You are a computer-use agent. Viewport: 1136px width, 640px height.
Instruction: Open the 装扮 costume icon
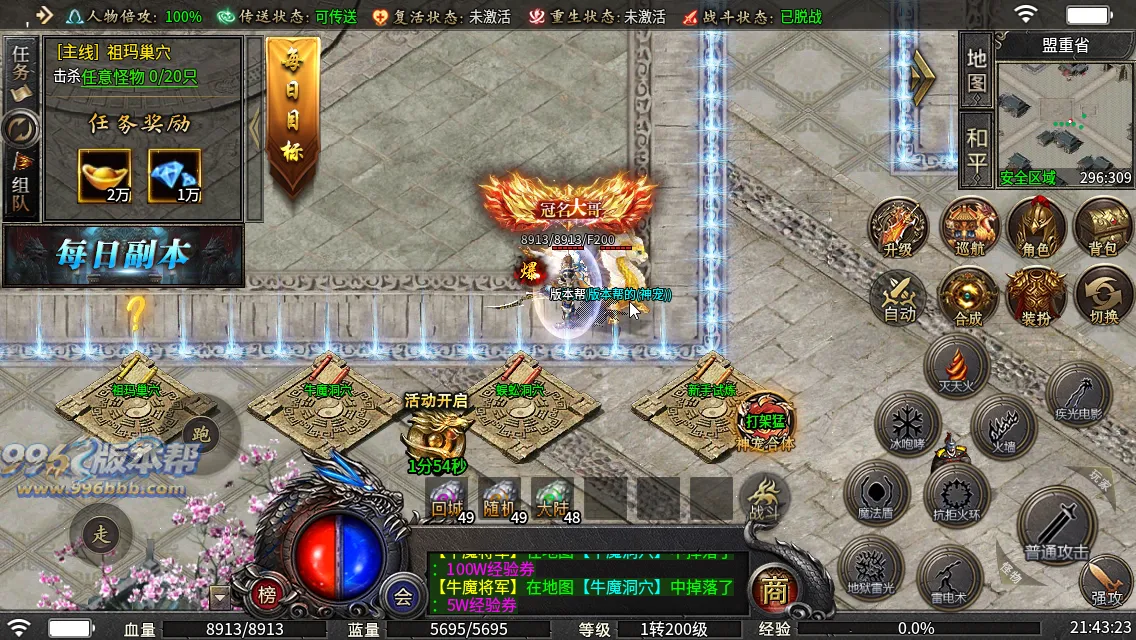[1035, 297]
